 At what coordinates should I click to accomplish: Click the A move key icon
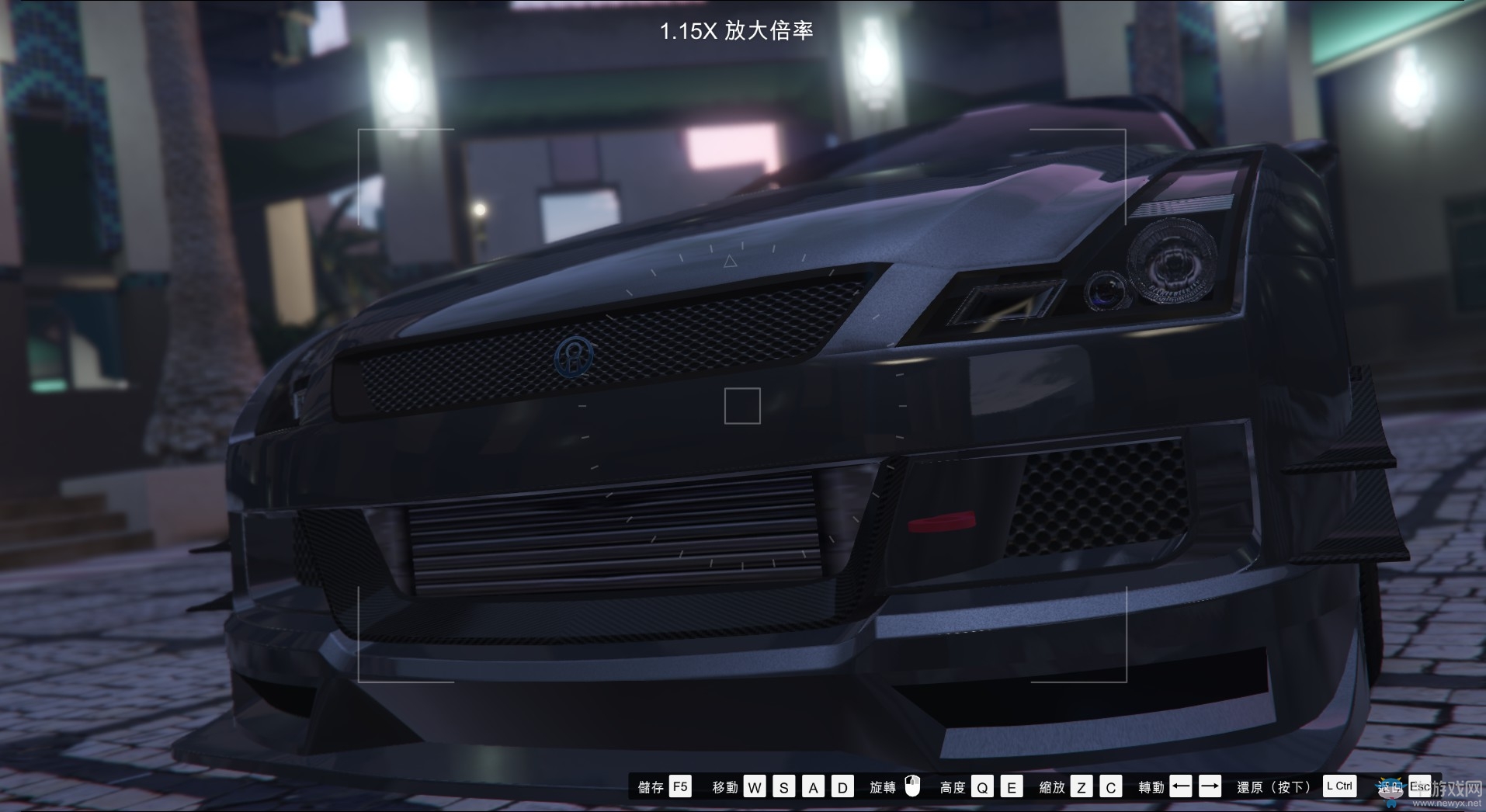pyautogui.click(x=813, y=786)
